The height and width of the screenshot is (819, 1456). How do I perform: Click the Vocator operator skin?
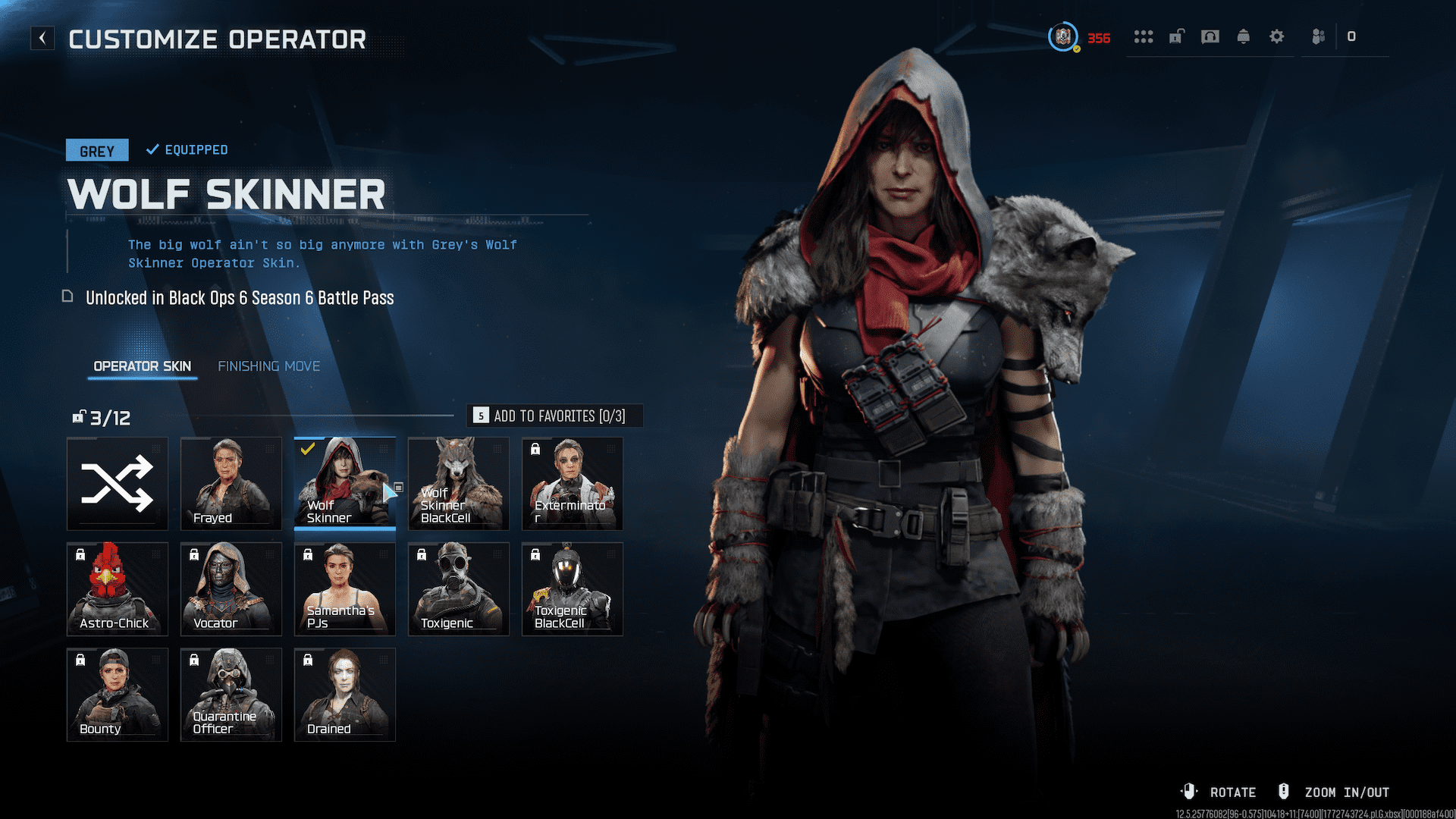231,589
